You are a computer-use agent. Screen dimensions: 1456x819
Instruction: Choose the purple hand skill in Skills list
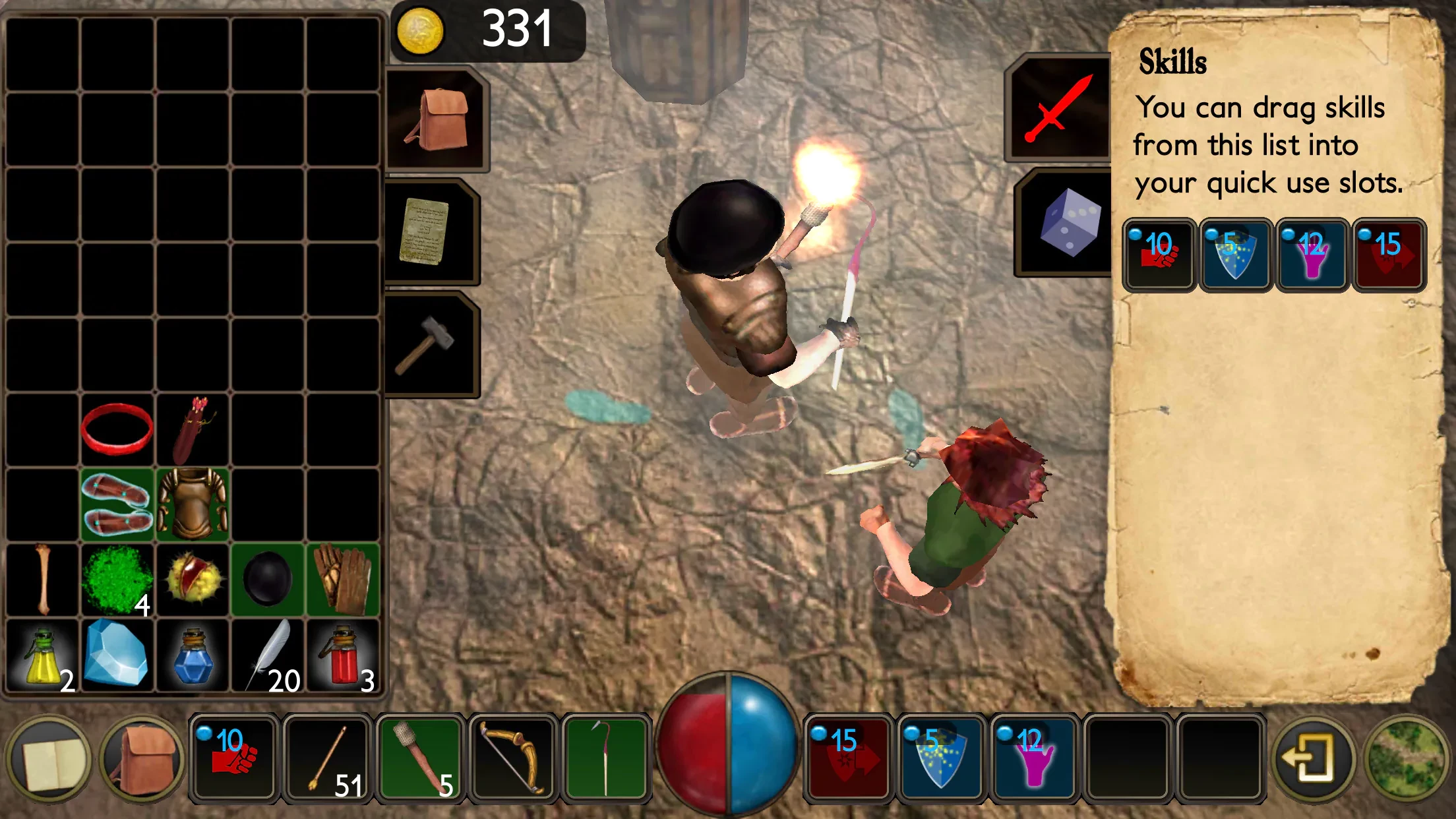tap(1312, 255)
